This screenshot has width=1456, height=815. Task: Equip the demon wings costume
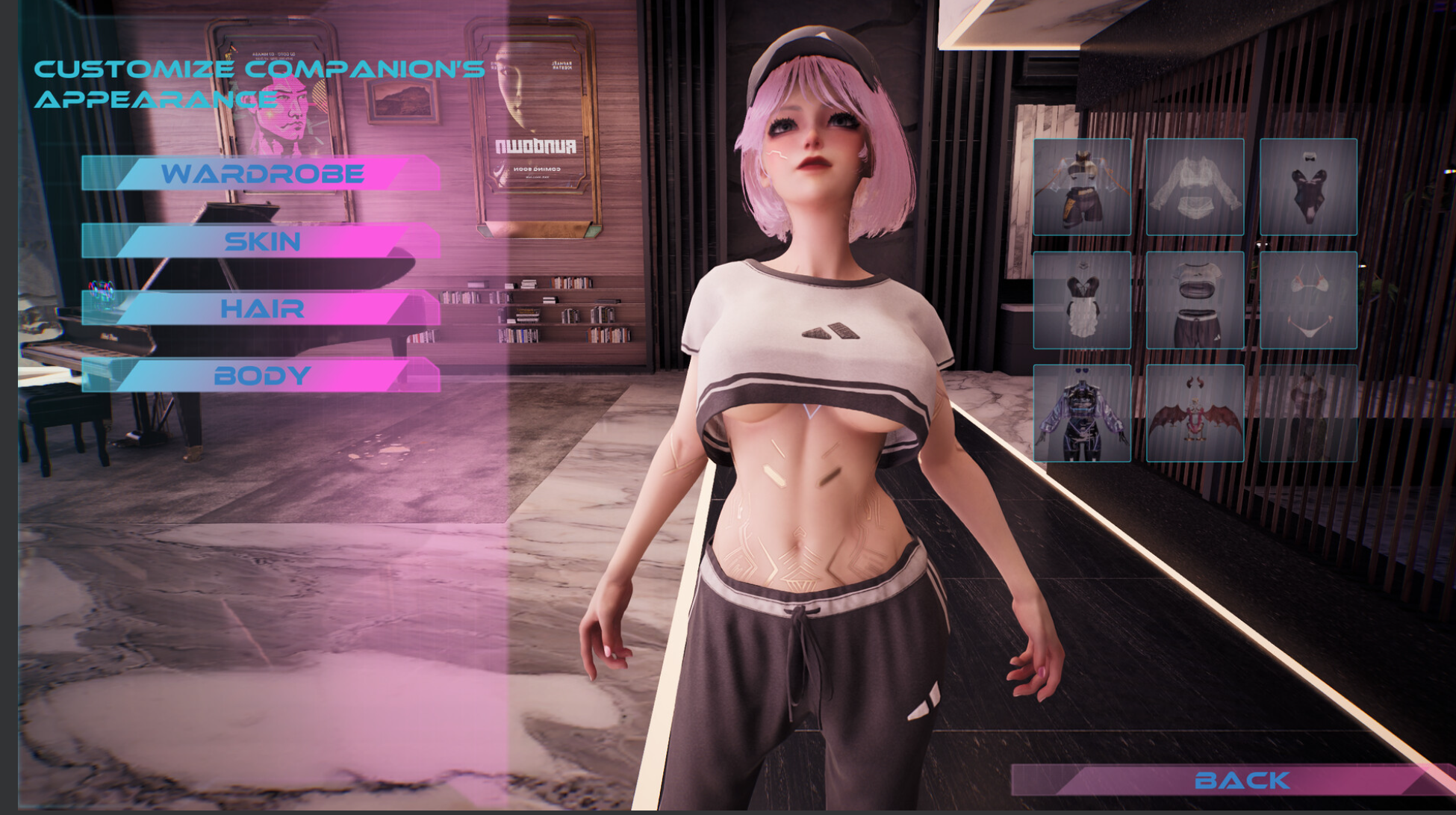click(1195, 413)
